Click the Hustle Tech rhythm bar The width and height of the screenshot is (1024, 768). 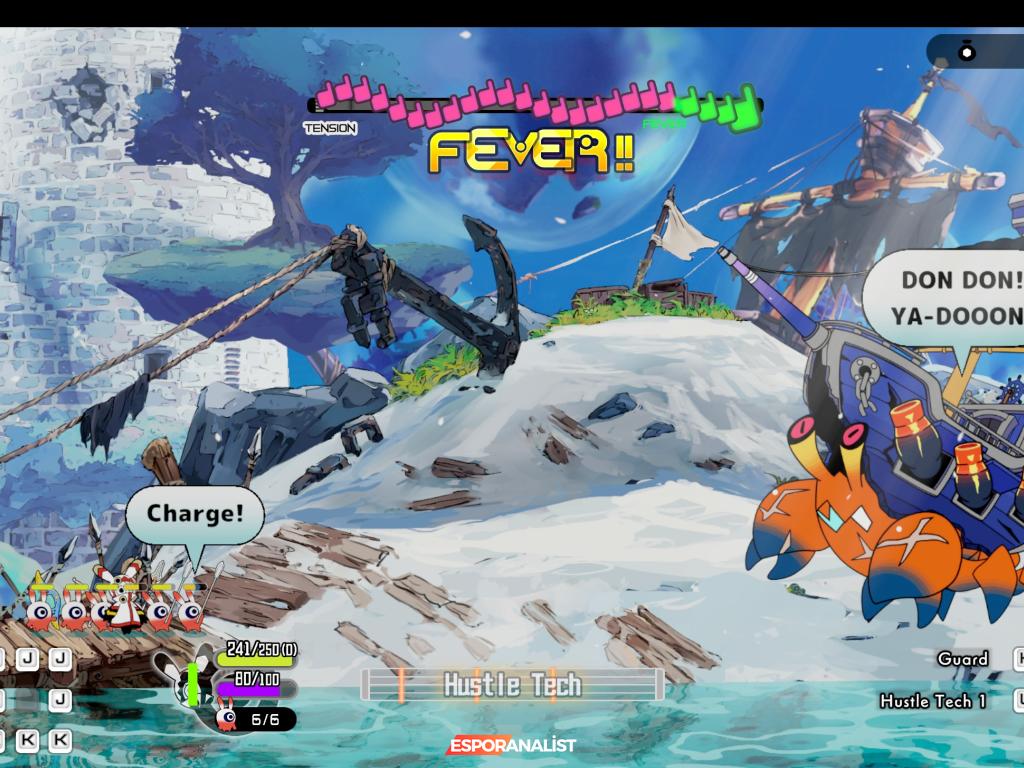pos(512,685)
